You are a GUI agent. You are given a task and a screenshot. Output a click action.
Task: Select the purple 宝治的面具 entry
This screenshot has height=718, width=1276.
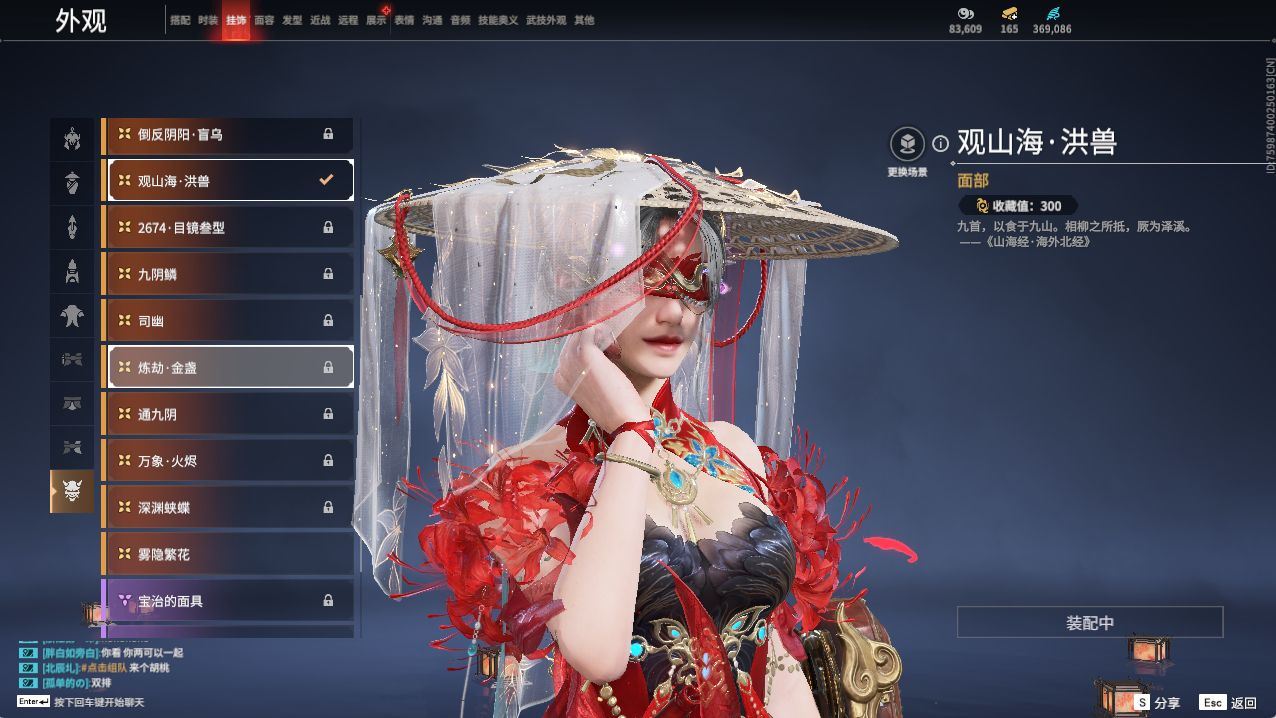230,601
